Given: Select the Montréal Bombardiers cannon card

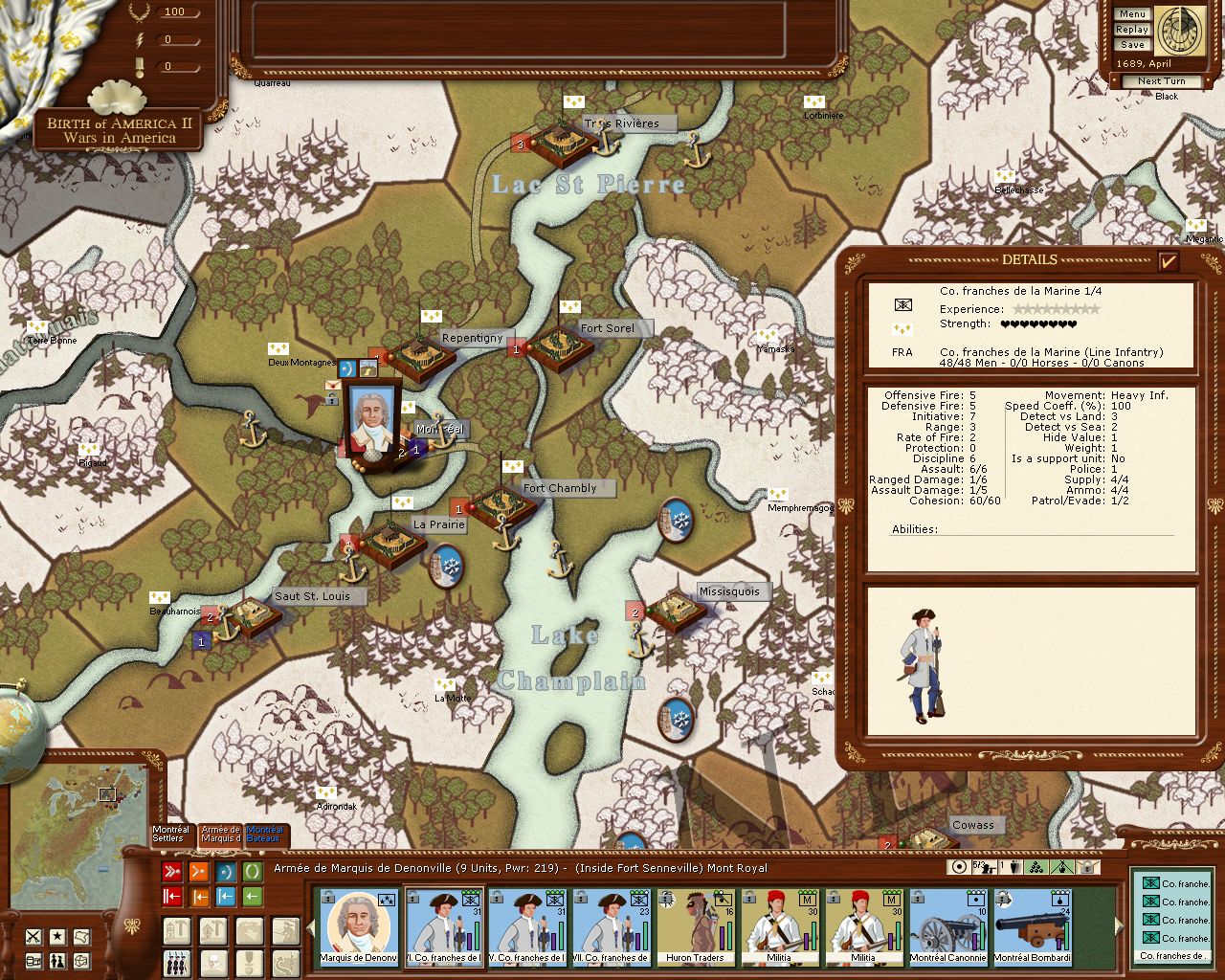Looking at the screenshot, I should [1032, 926].
